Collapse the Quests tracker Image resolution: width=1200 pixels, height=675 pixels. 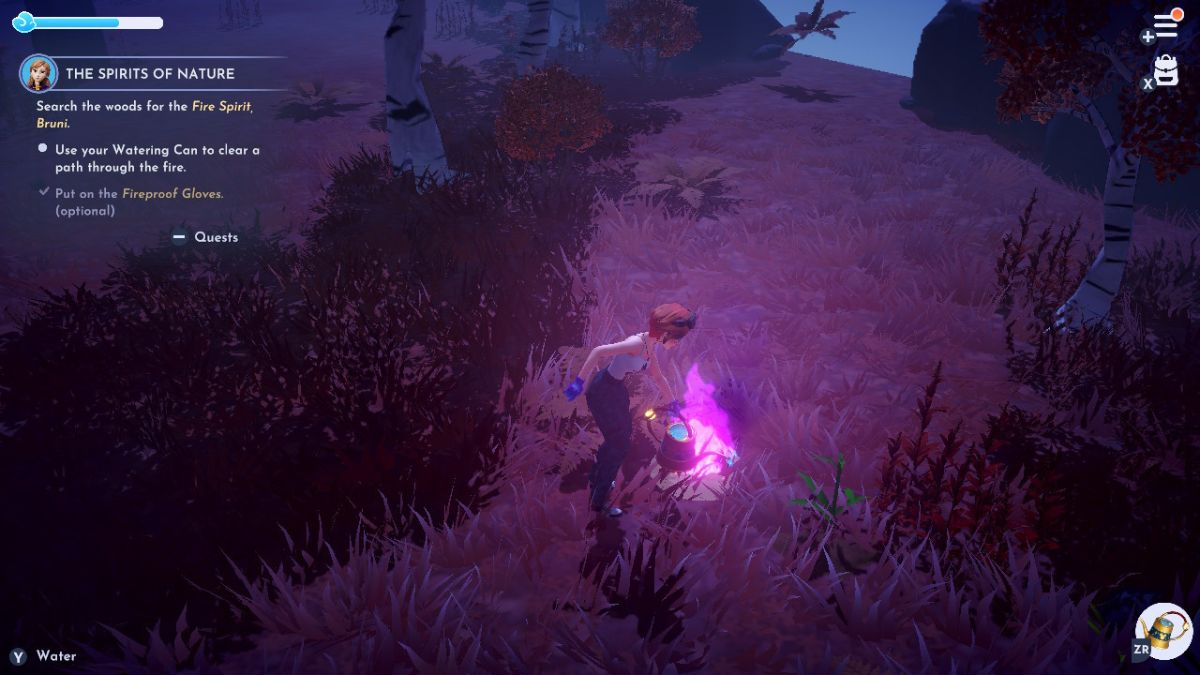(x=206, y=237)
